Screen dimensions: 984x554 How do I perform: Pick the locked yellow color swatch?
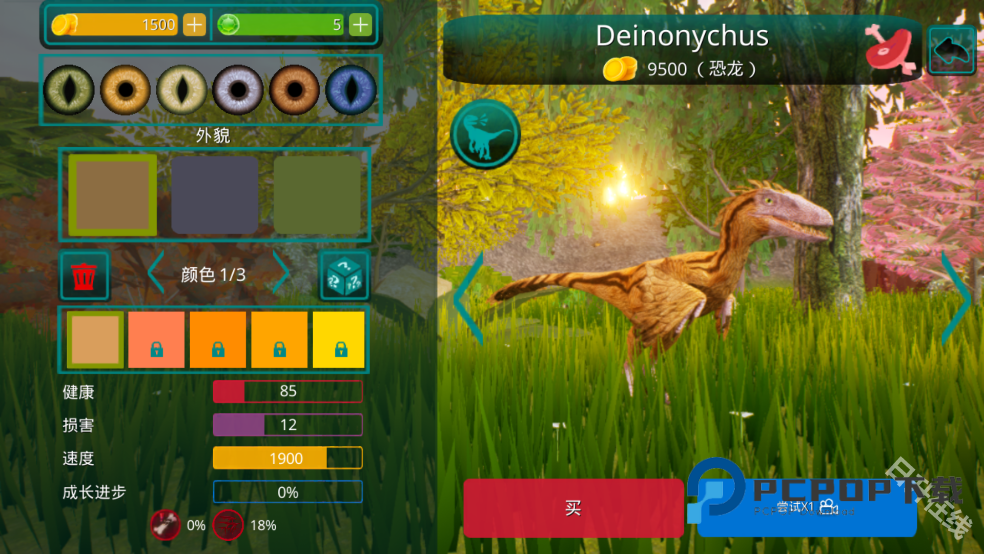coord(339,340)
